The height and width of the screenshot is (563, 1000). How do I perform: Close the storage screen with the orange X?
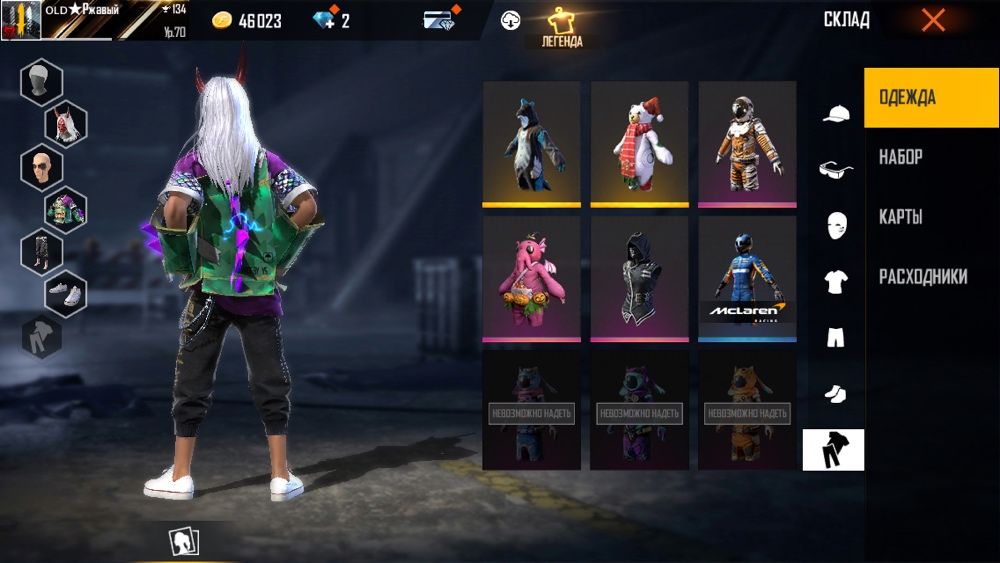coord(933,20)
